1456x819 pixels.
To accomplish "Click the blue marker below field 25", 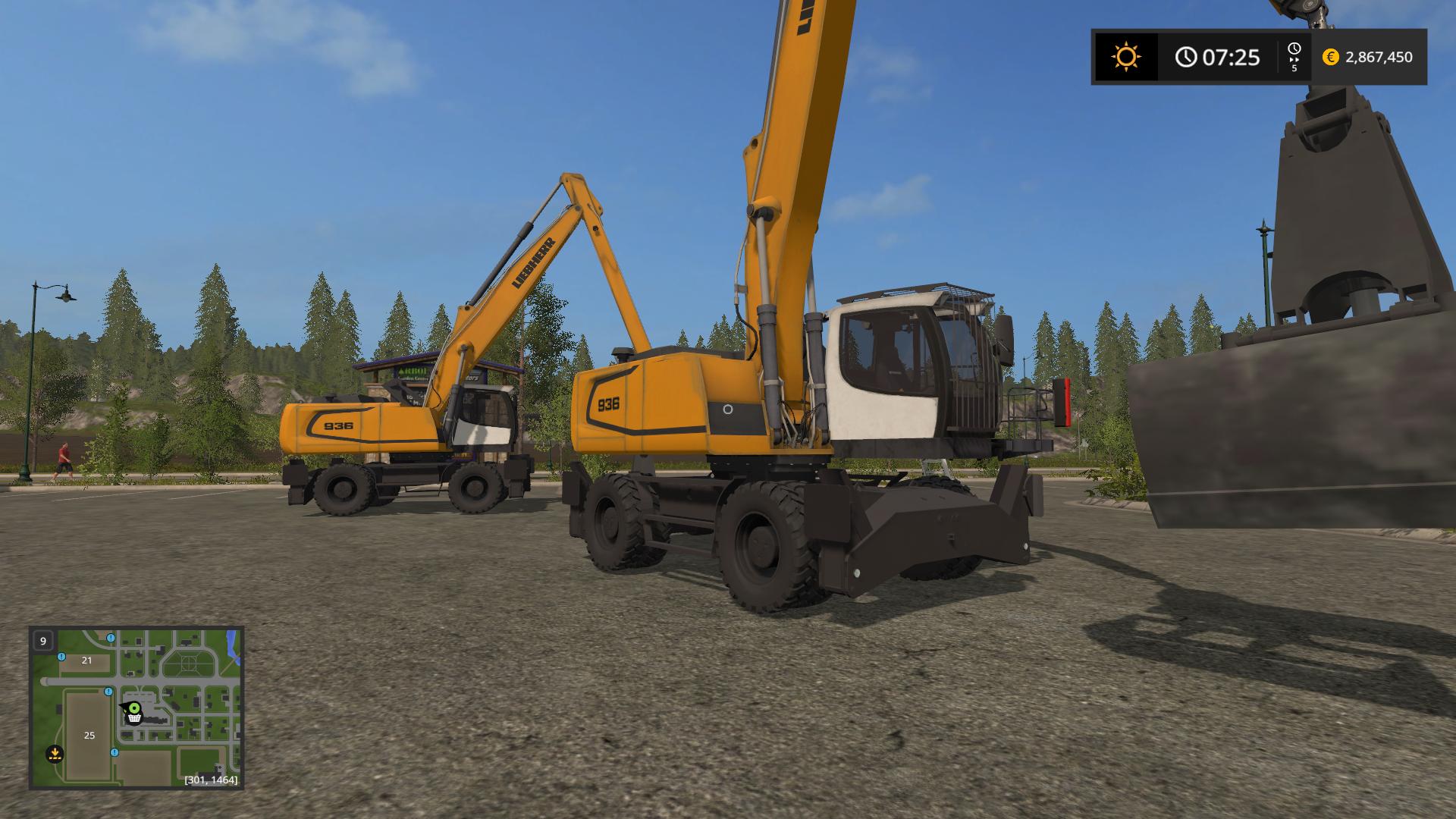I will 115,753.
